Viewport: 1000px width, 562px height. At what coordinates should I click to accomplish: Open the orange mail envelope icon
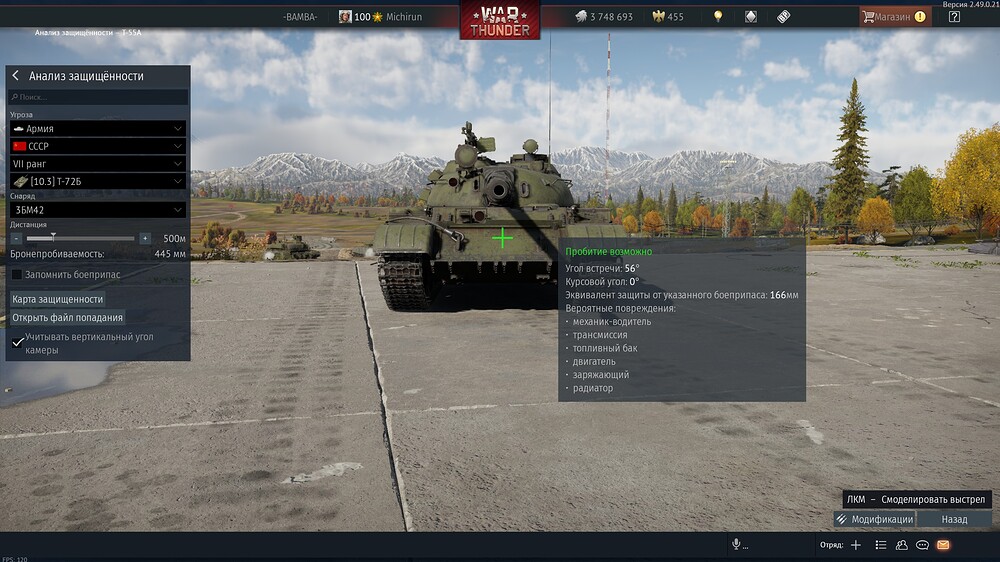pyautogui.click(x=943, y=545)
